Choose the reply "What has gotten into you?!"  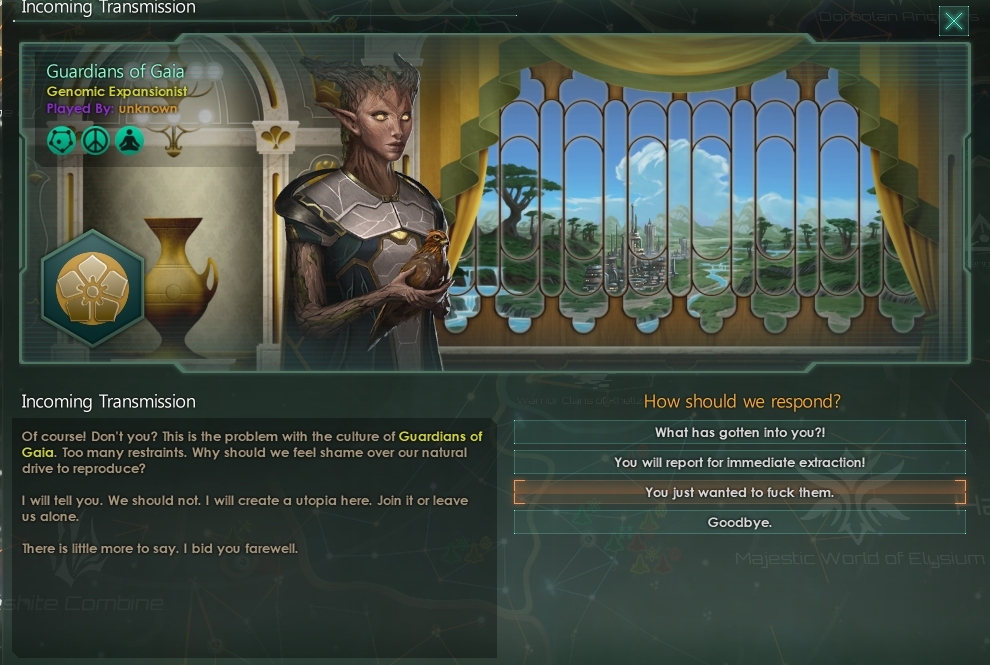tap(739, 433)
